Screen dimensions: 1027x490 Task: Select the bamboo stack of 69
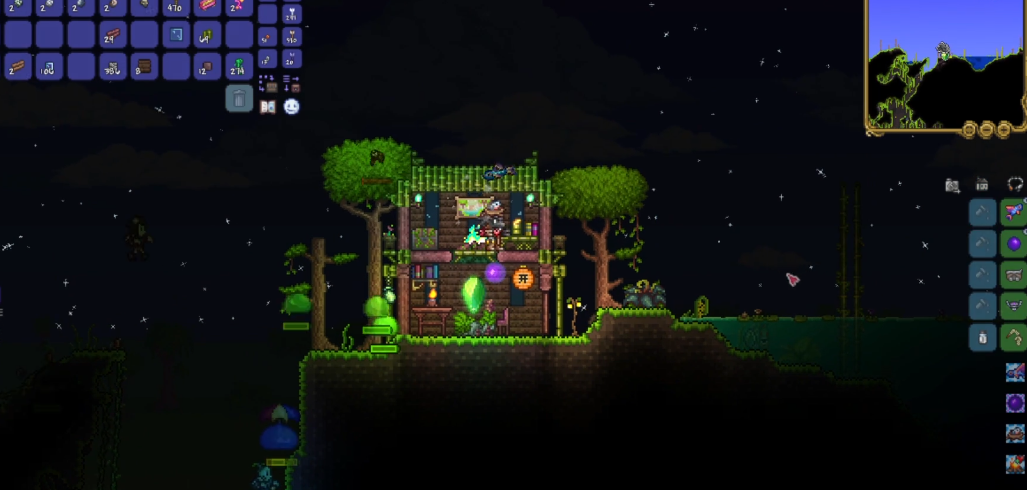pos(208,36)
